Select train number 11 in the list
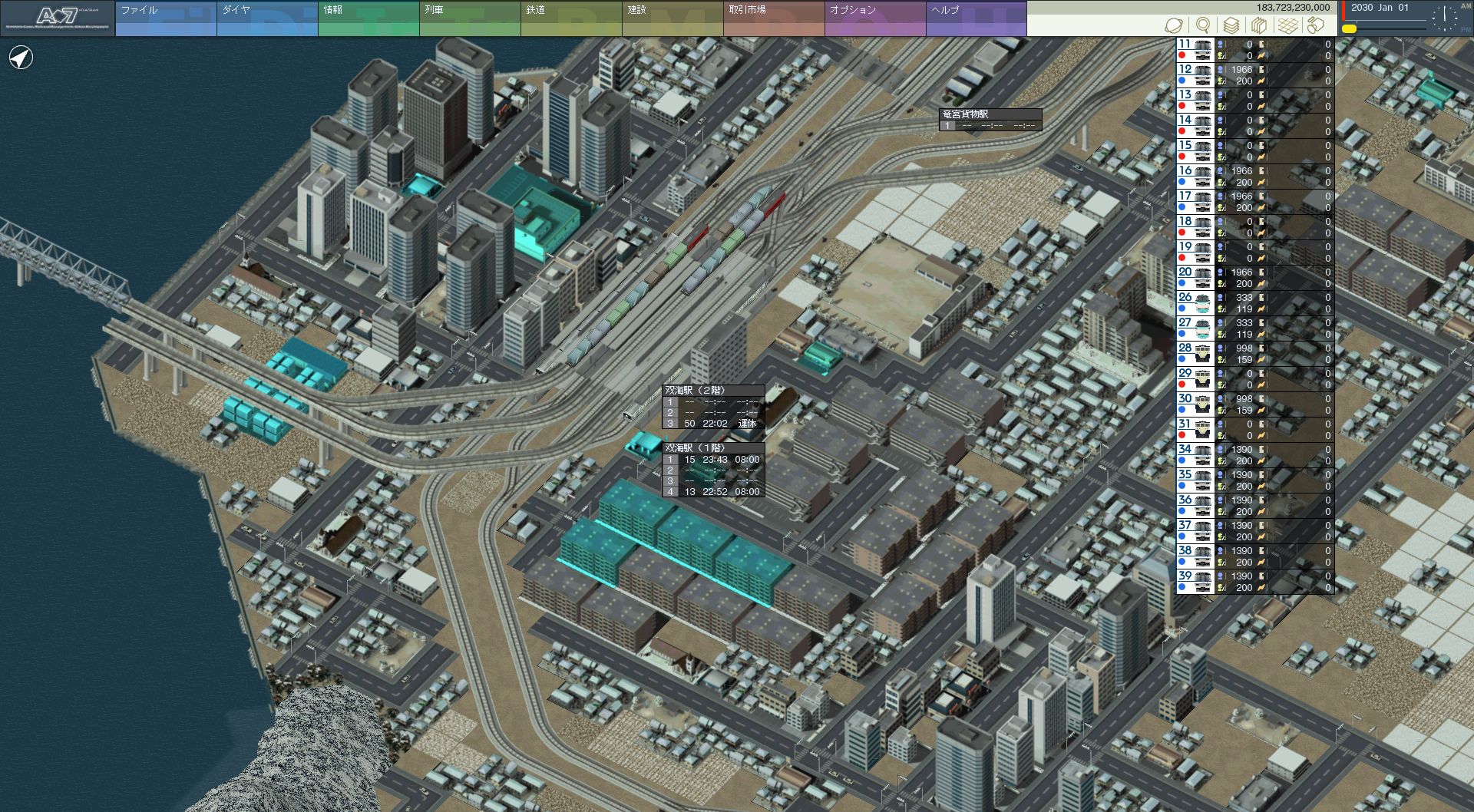 click(x=1195, y=50)
